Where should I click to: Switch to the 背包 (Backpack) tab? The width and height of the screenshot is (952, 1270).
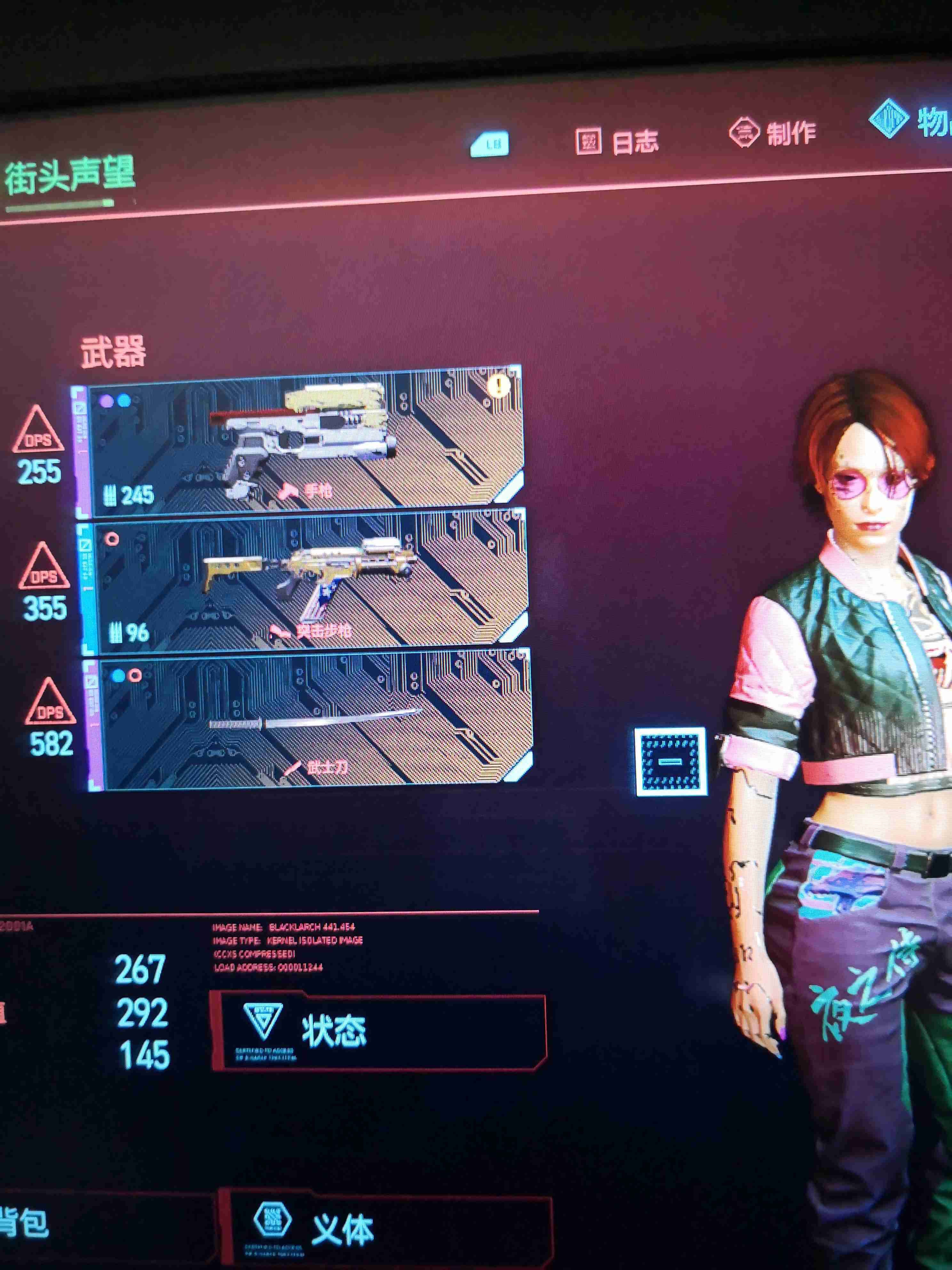point(23,1223)
